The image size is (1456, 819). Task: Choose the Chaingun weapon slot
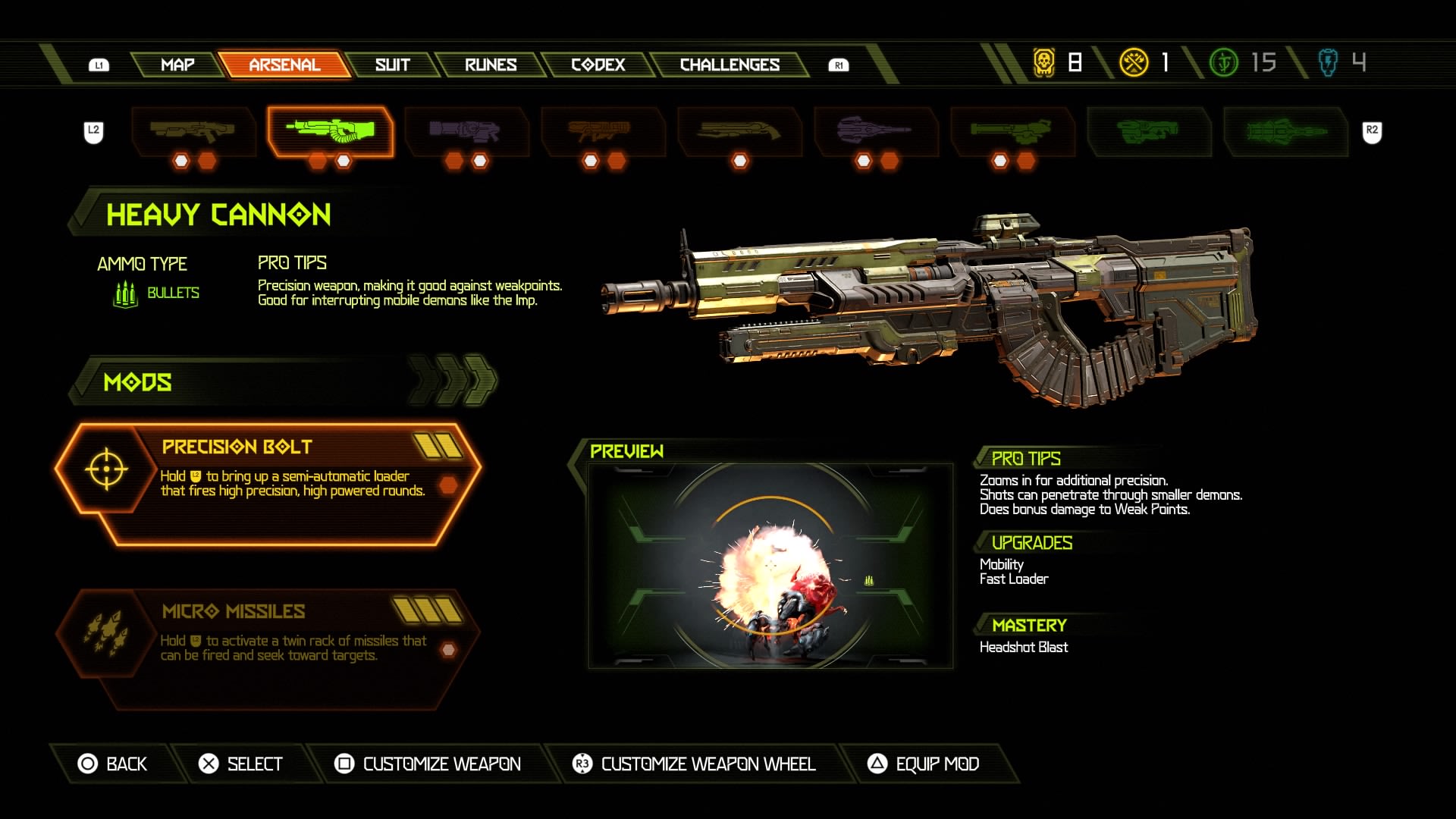pos(1012,131)
